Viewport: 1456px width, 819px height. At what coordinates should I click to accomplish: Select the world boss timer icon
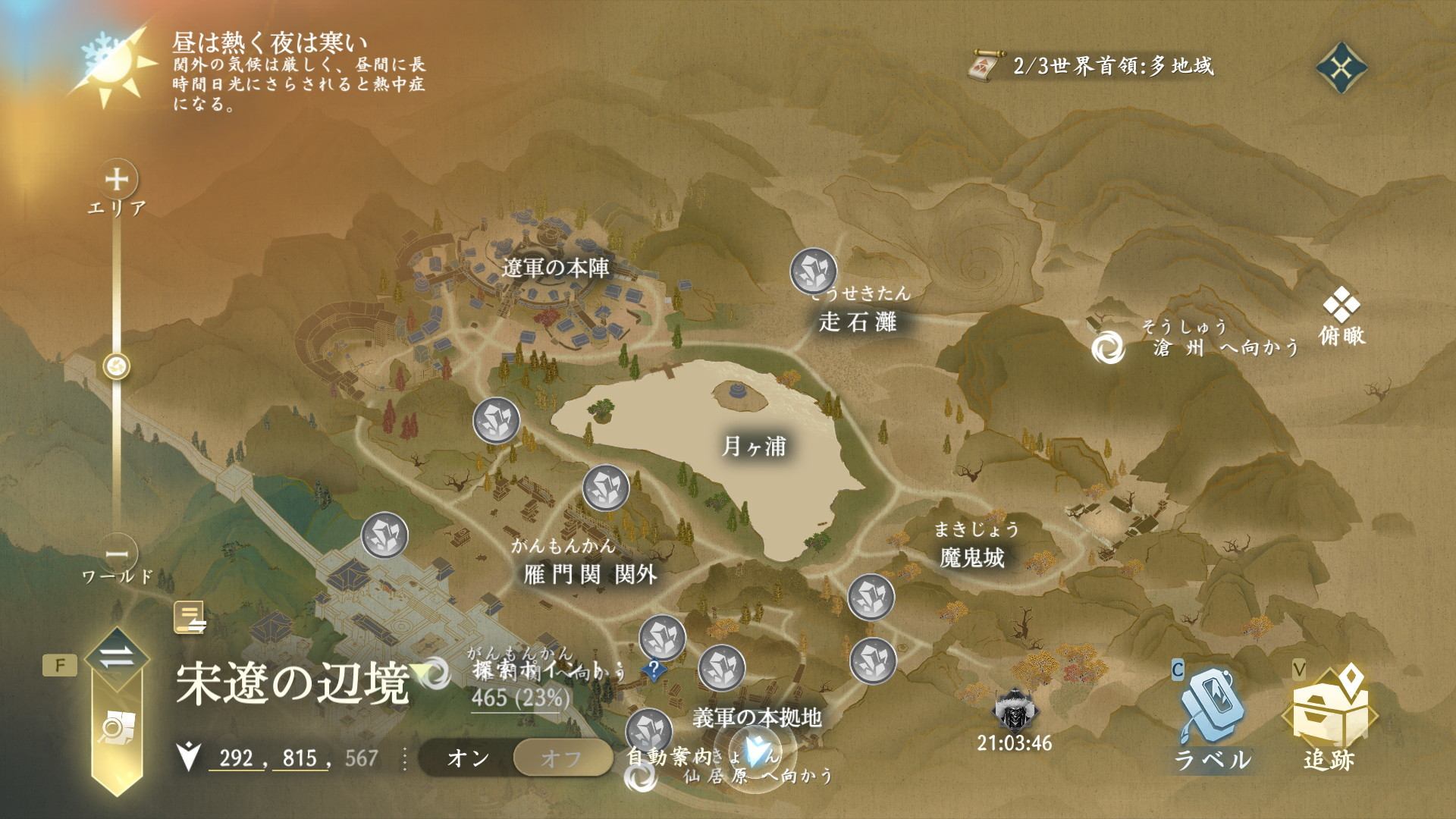tap(1014, 711)
